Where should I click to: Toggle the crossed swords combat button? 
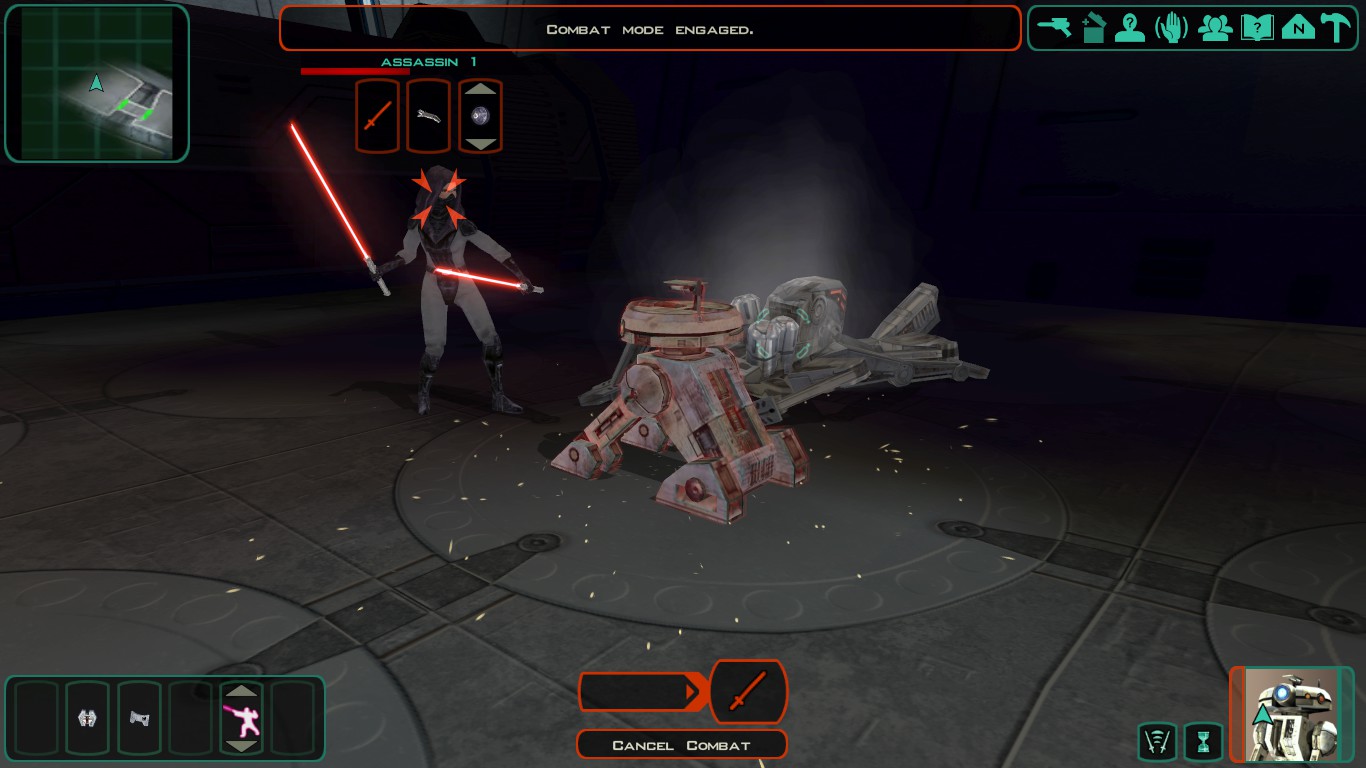pos(1157,742)
